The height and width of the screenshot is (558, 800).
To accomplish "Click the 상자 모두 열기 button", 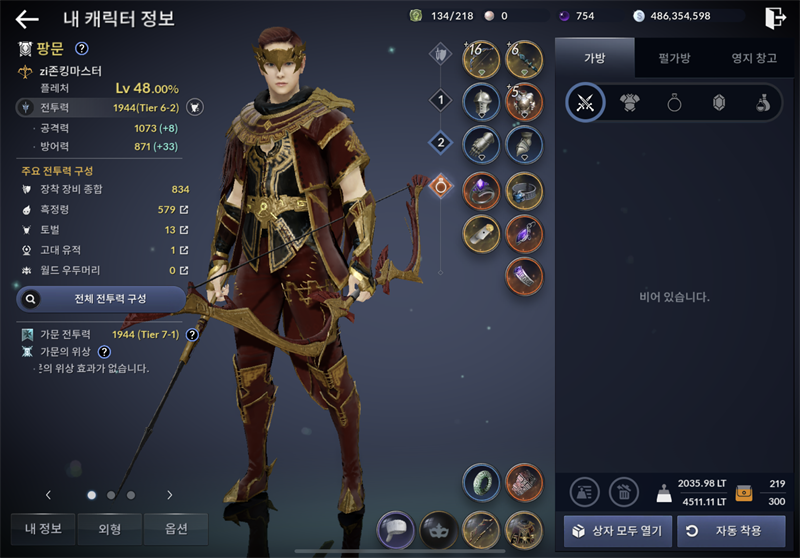I will 617,529.
